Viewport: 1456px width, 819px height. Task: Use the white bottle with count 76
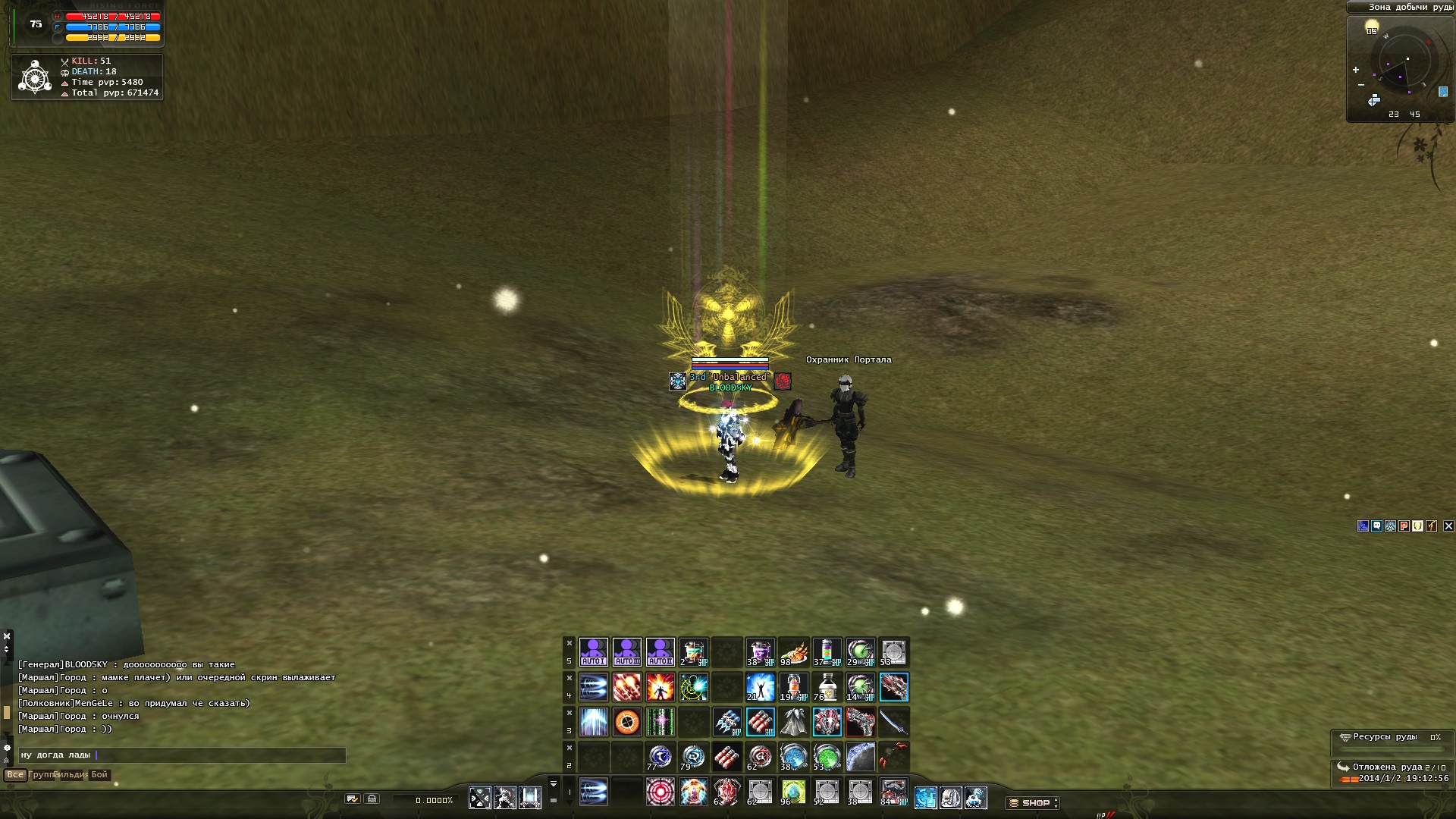point(827,687)
